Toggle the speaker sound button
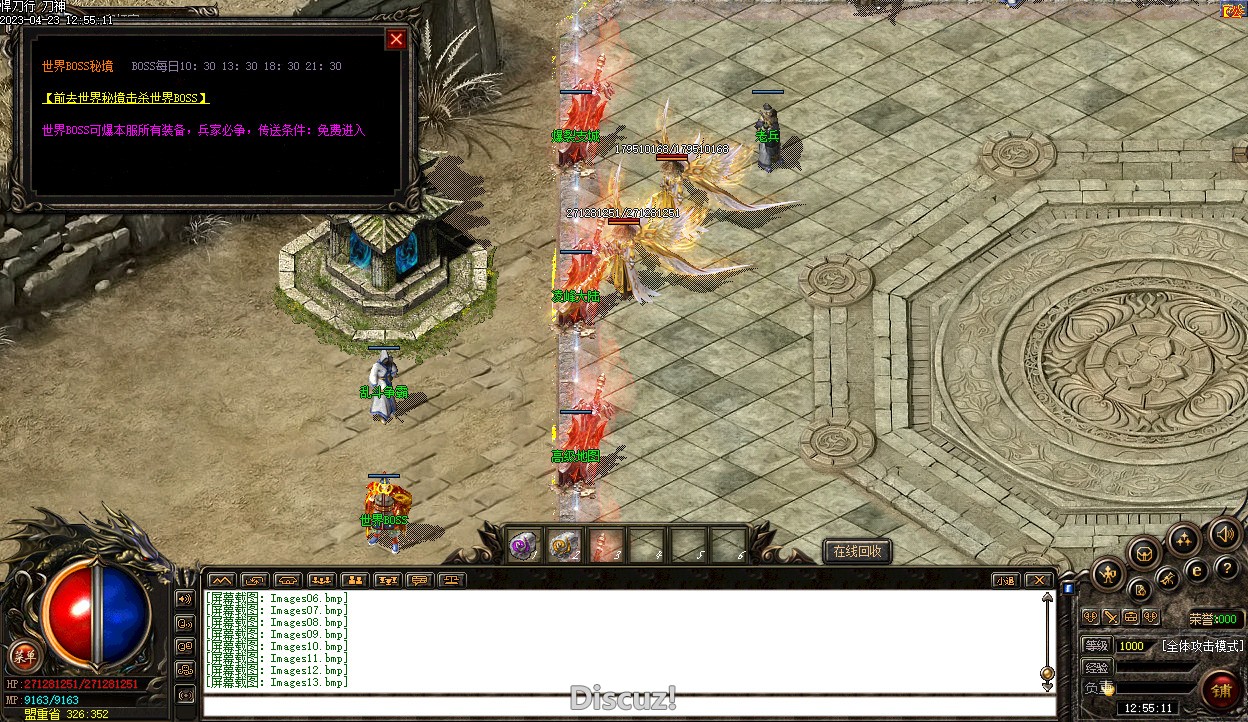This screenshot has height=722, width=1248. 1224,535
